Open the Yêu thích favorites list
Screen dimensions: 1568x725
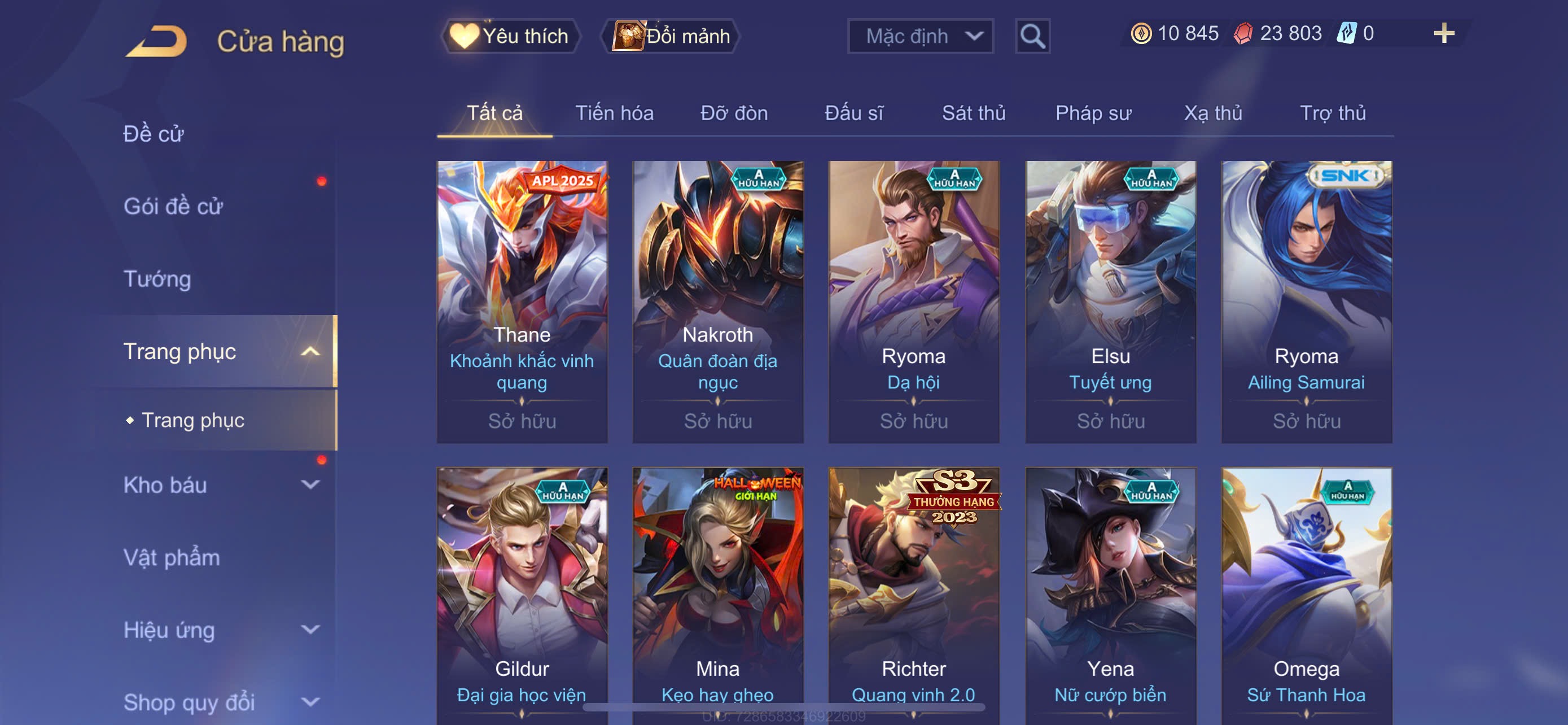pyautogui.click(x=510, y=36)
